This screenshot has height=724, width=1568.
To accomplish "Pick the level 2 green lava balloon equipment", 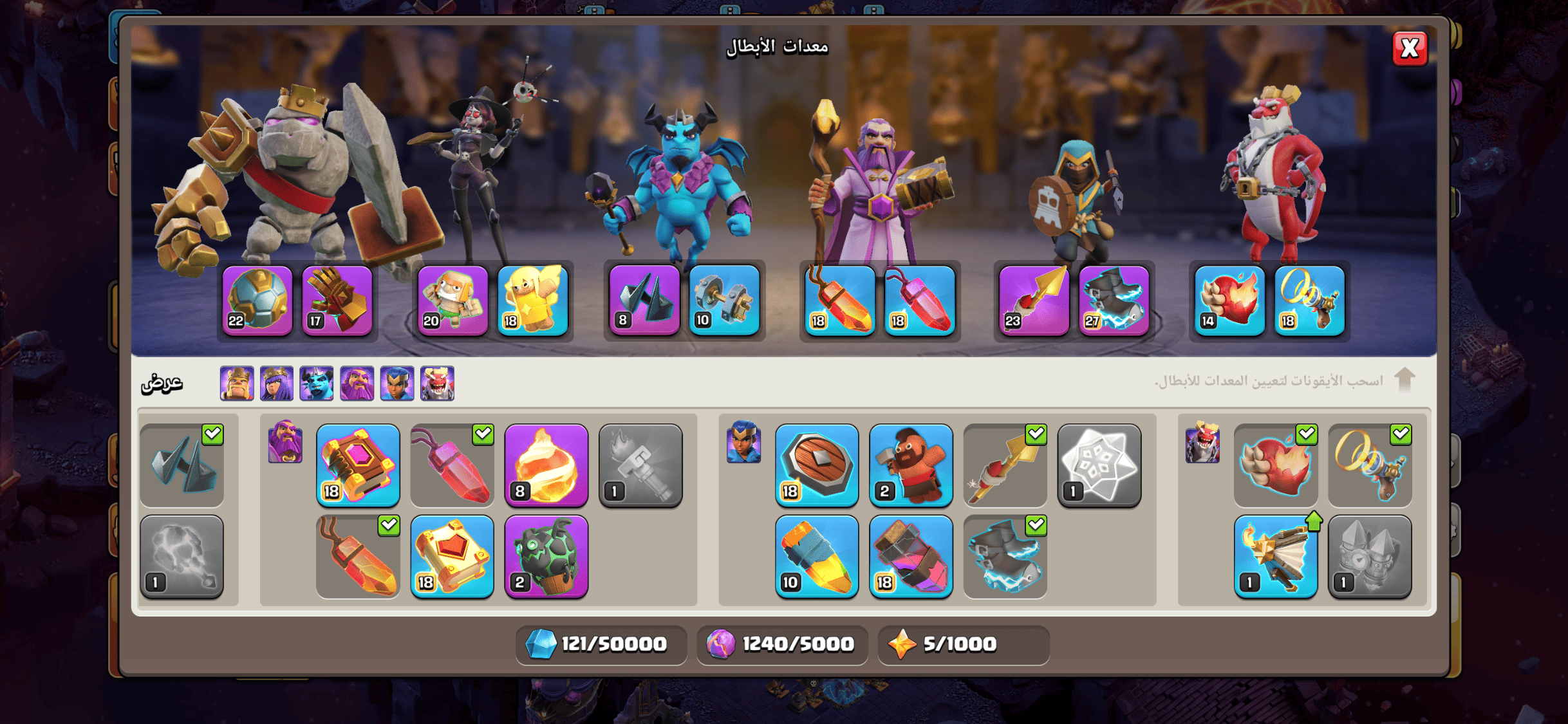I will (546, 556).
